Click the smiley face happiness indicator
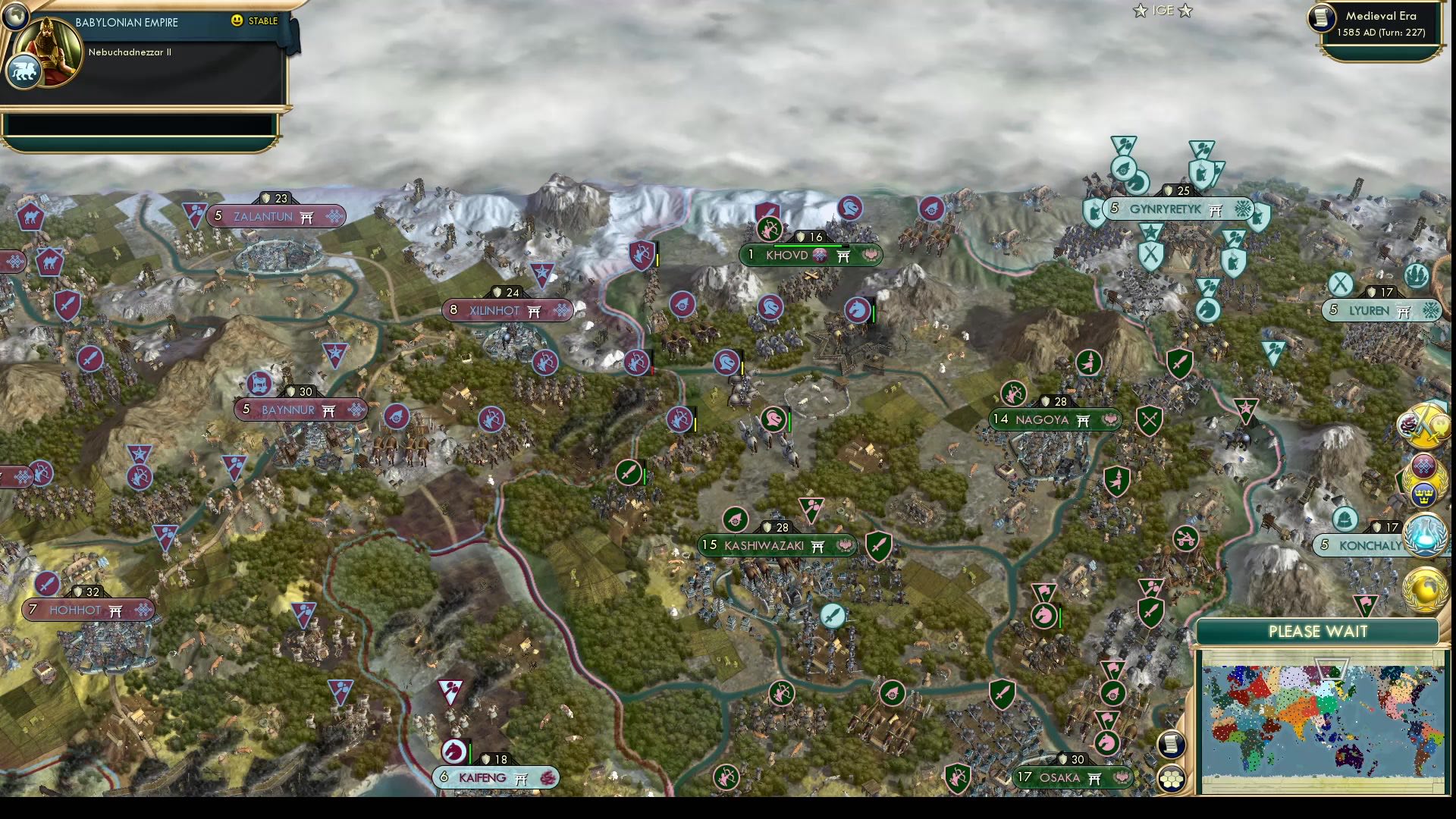The height and width of the screenshot is (819, 1456). (237, 21)
